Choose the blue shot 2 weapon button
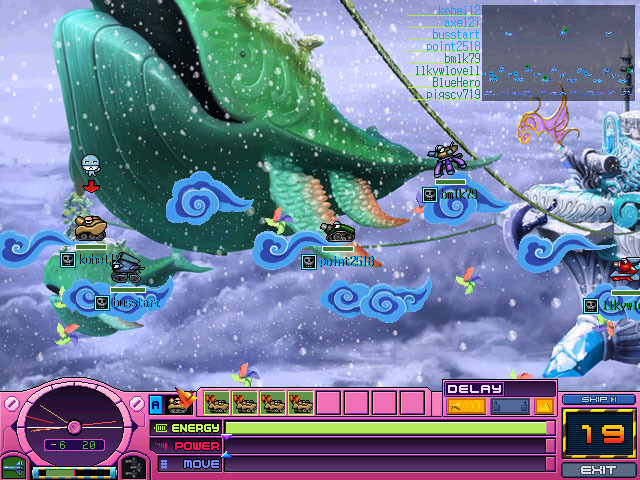This screenshot has height=480, width=640. click(x=507, y=405)
